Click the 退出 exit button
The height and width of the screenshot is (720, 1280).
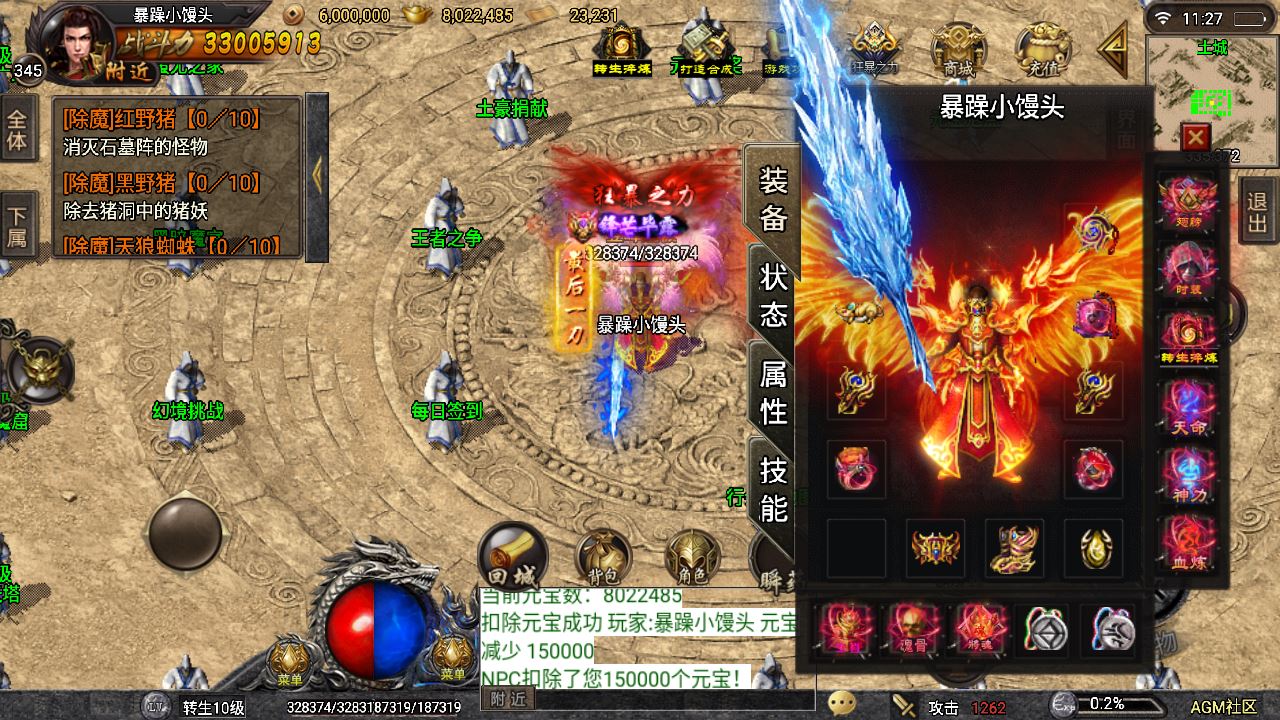click(x=1257, y=210)
